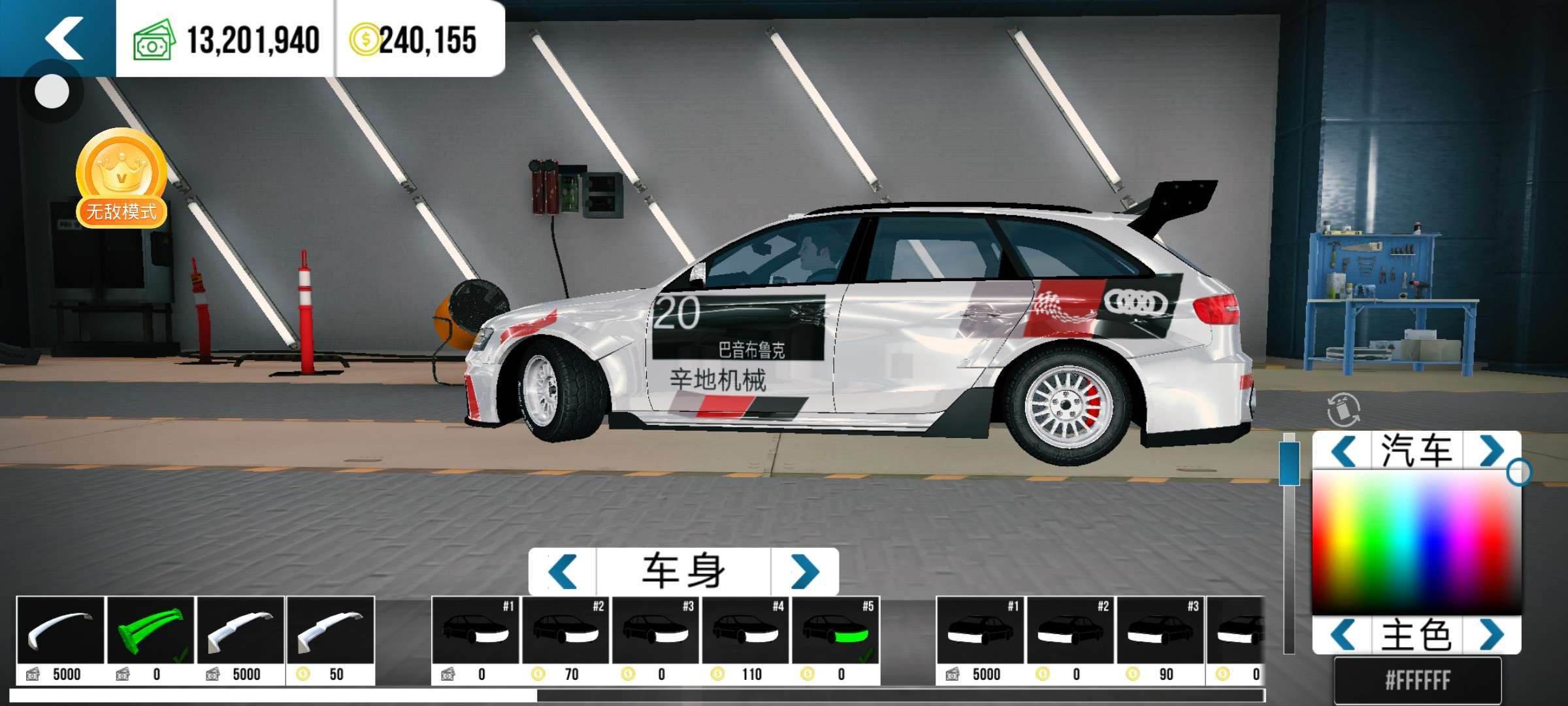The image size is (1568, 706).
Task: Click the right arrow beside 汽车
Action: 1492,451
